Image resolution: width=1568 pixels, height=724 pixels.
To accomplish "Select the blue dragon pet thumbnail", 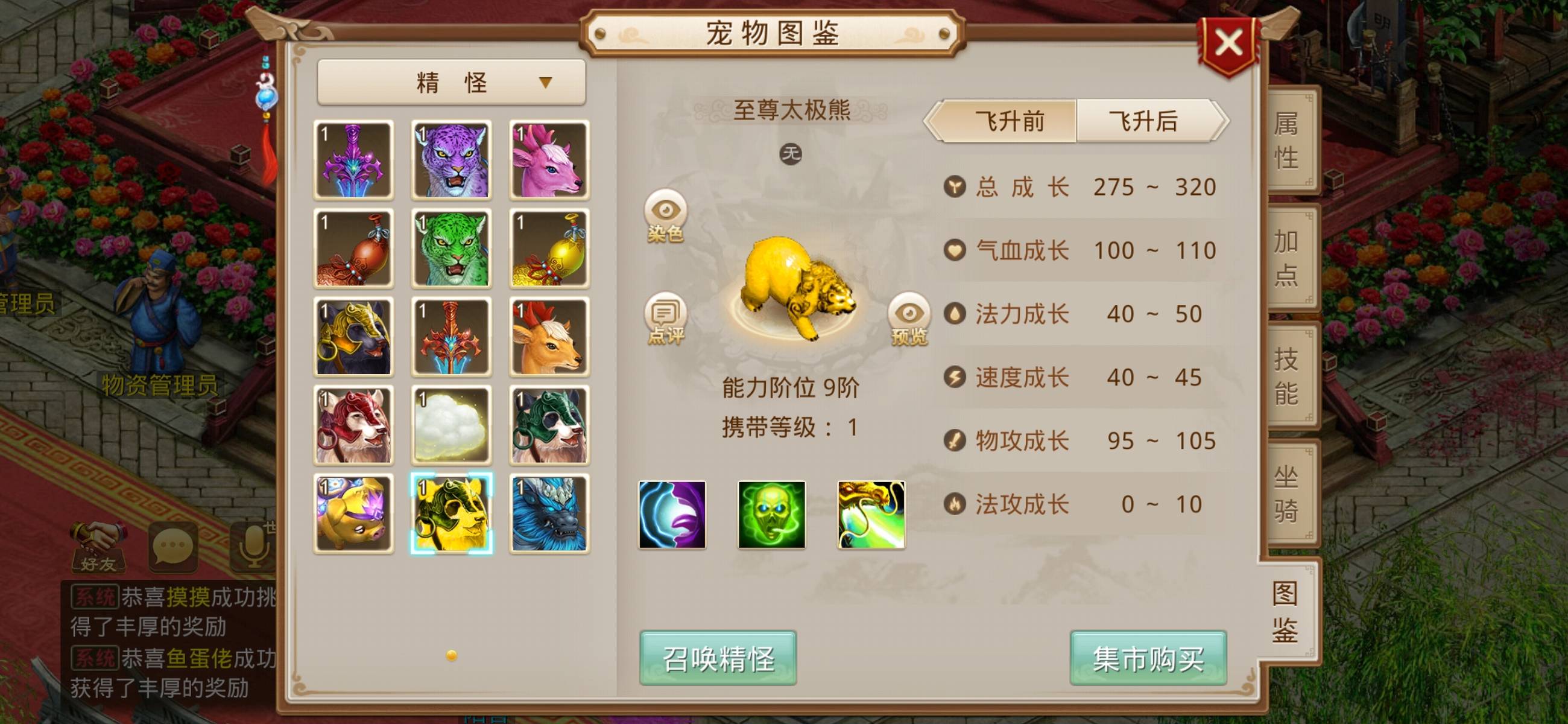I will click(x=550, y=513).
